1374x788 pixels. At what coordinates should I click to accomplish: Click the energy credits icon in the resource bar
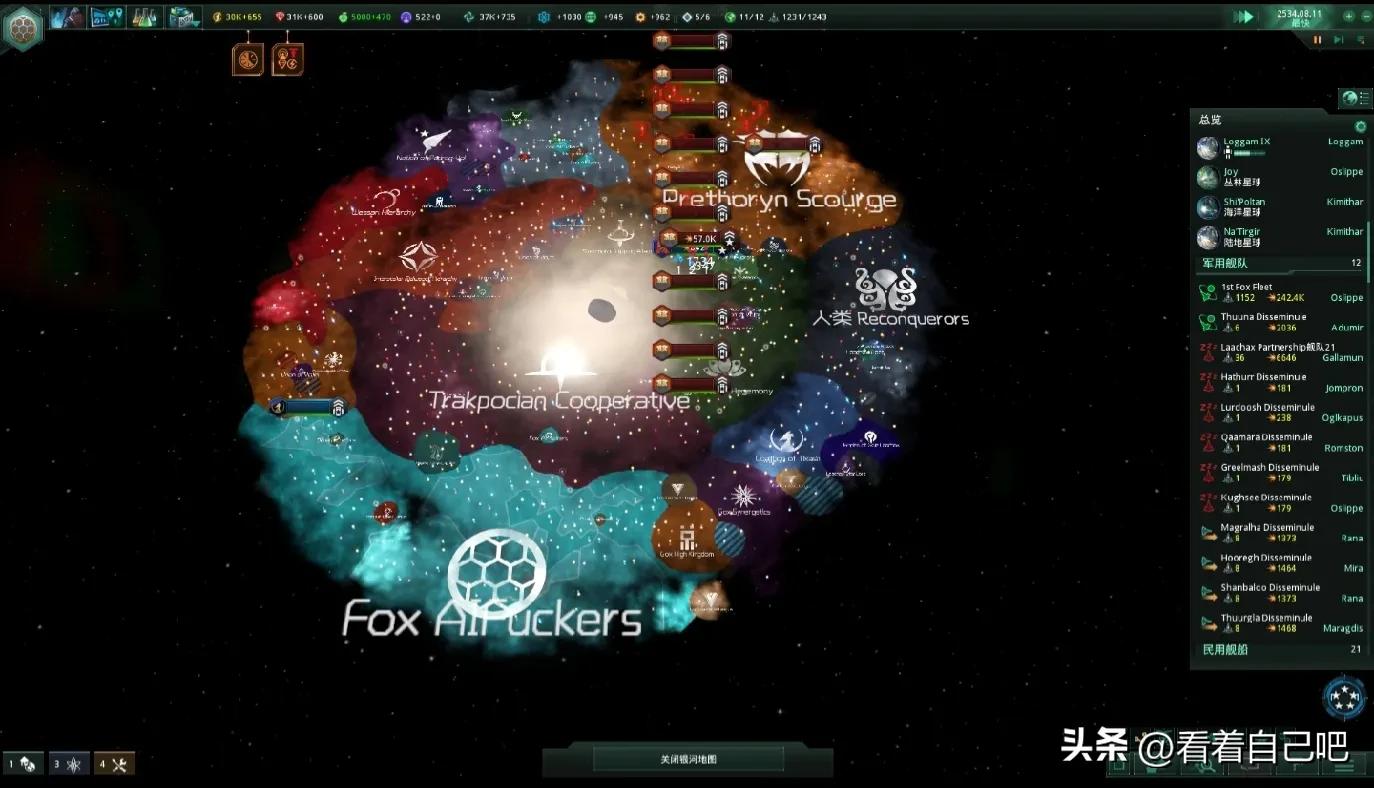point(216,16)
